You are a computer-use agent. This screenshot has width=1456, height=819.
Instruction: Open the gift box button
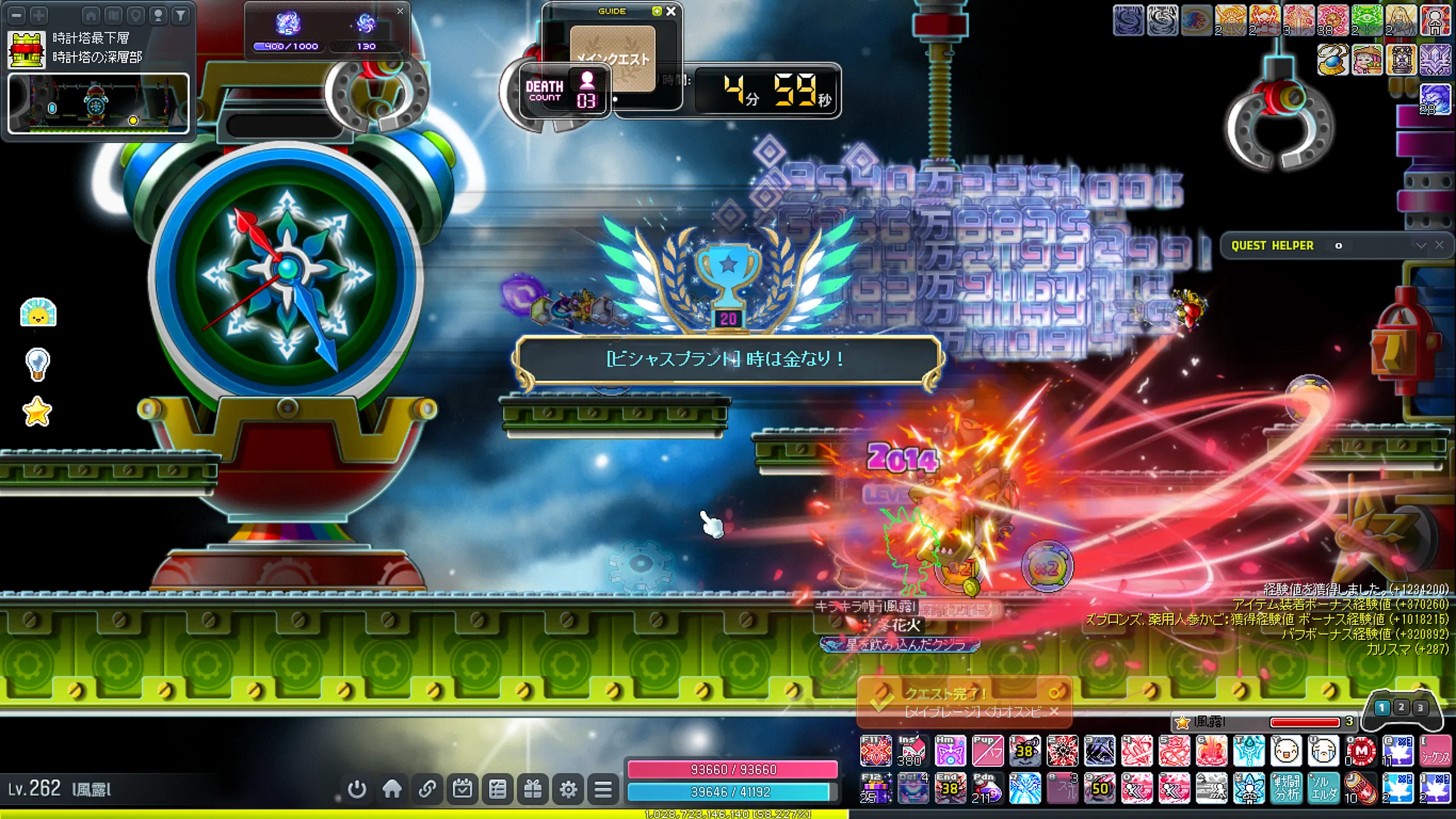pyautogui.click(x=533, y=789)
